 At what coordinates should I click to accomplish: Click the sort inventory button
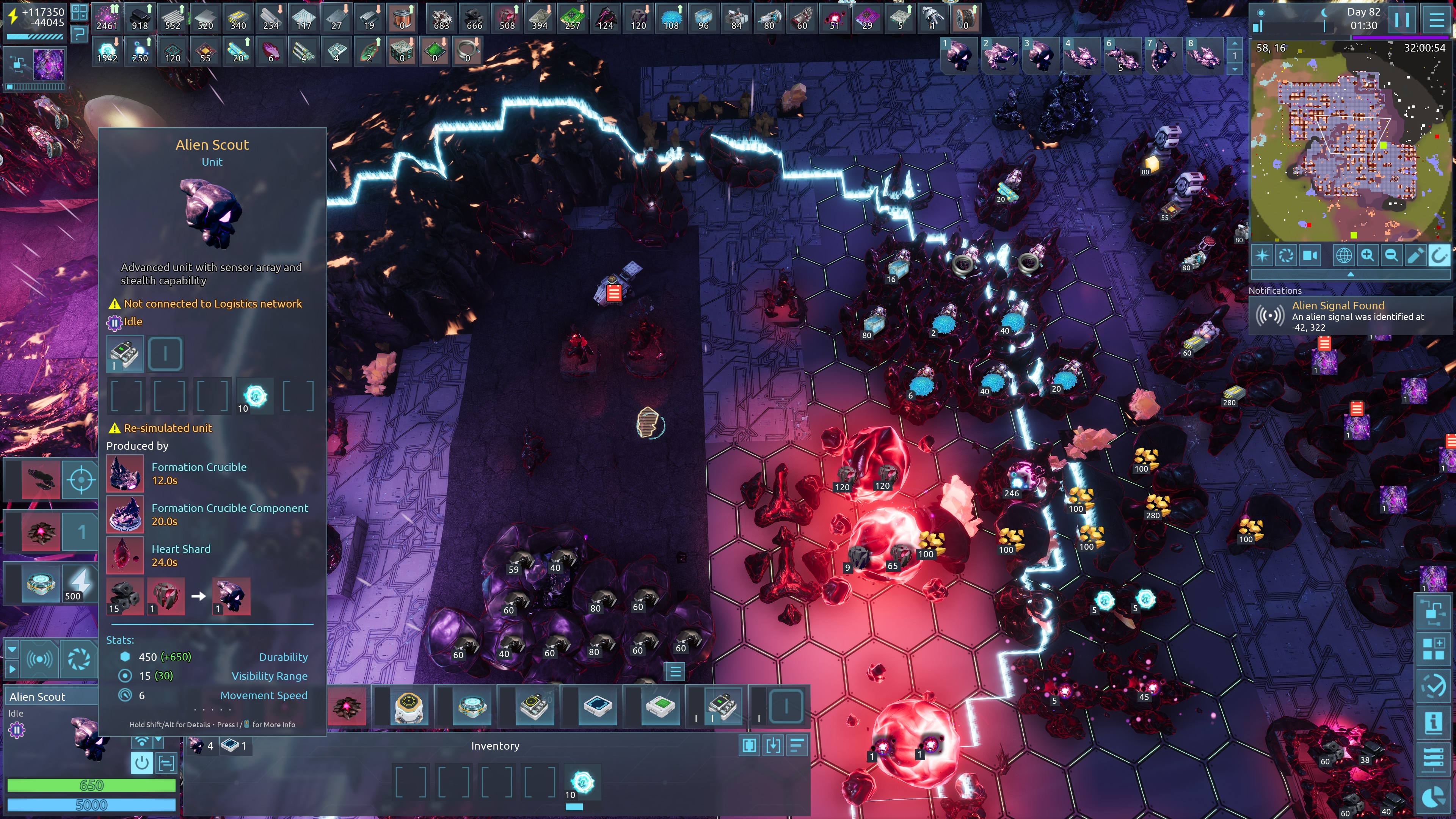tap(797, 746)
